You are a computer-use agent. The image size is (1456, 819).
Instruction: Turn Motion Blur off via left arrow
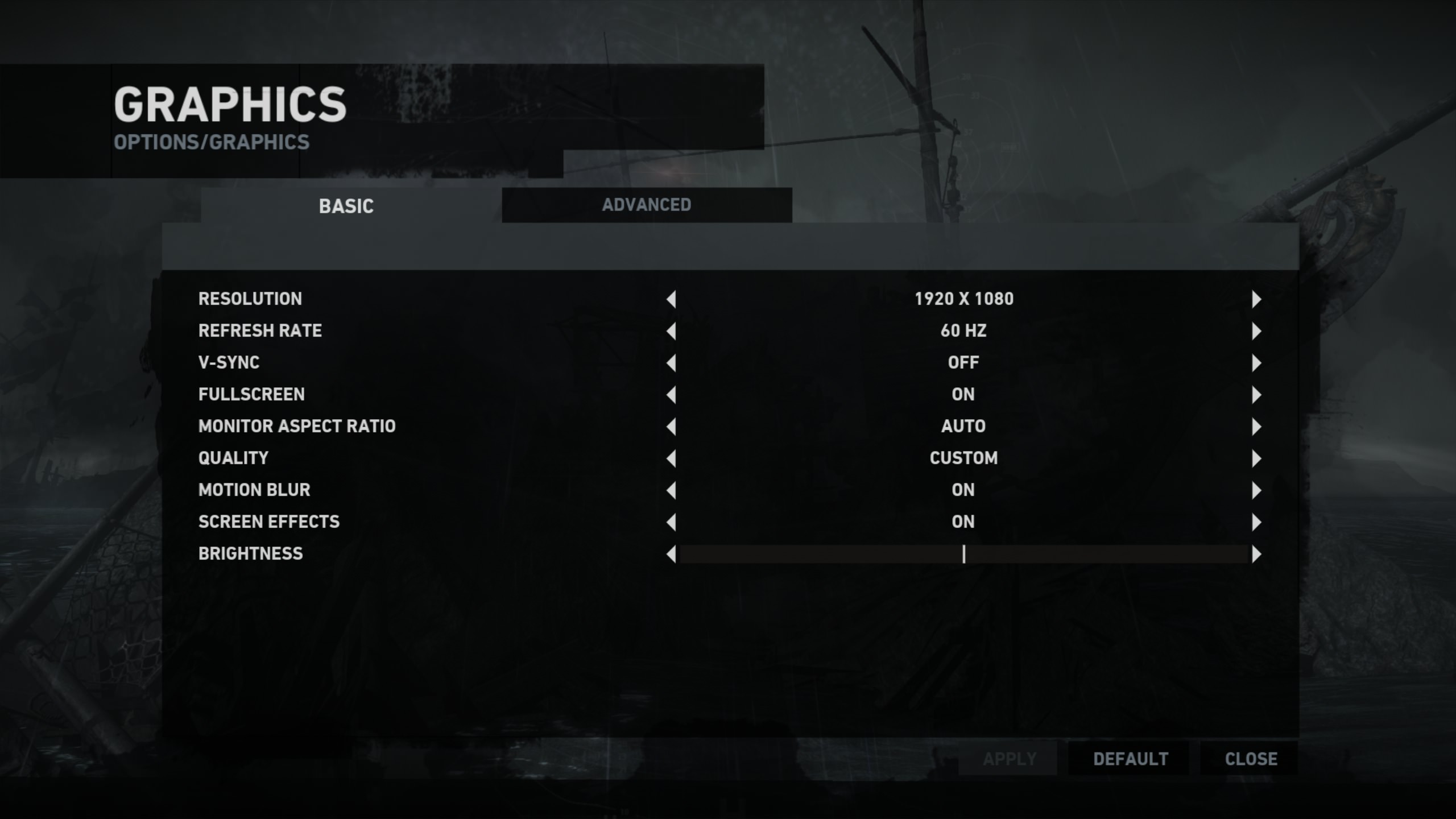pos(671,490)
